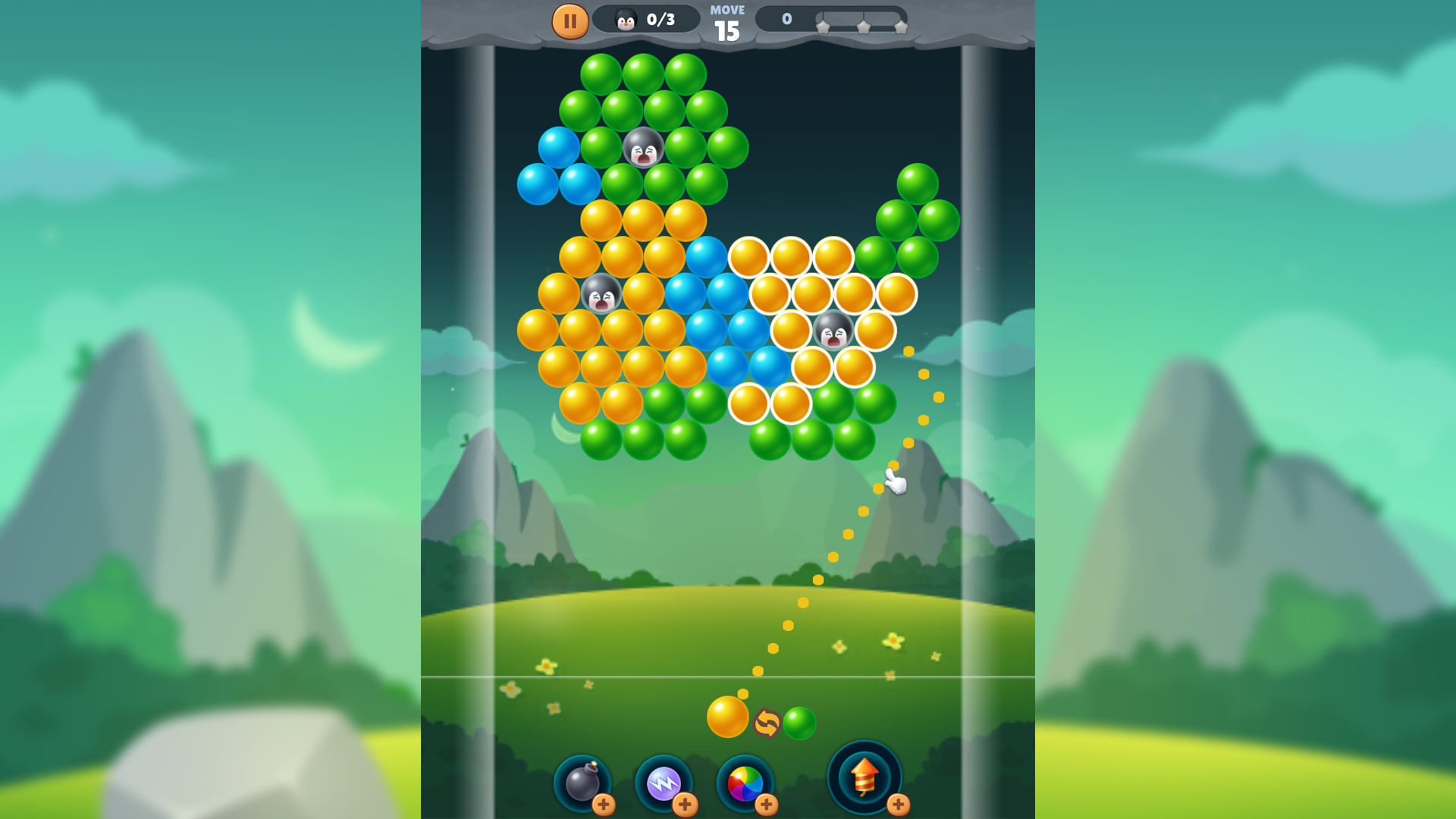Choose the rainbow ball booster
The image size is (1456, 819).
746,783
